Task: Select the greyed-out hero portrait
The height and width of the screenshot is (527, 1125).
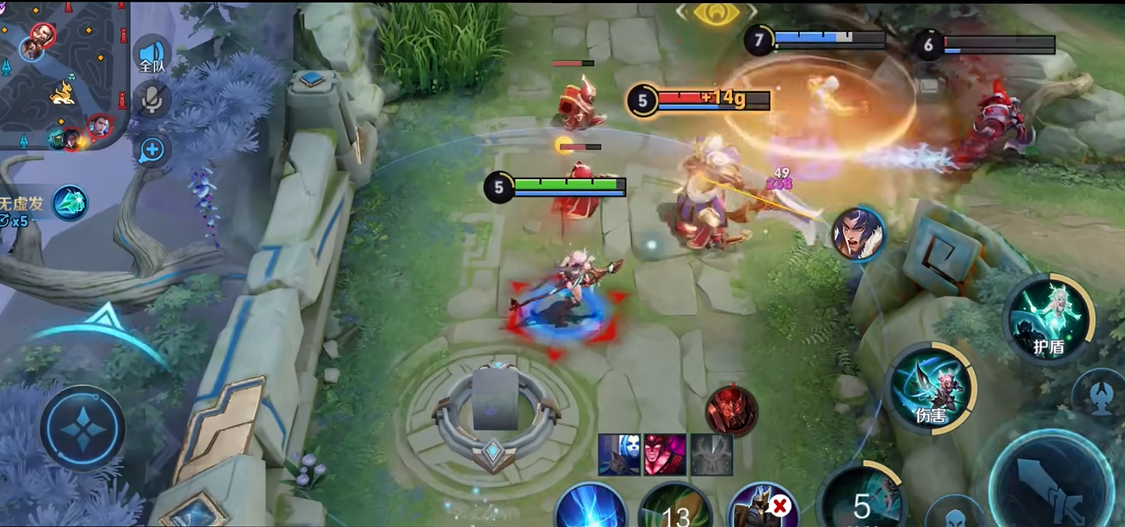Action: click(711, 455)
